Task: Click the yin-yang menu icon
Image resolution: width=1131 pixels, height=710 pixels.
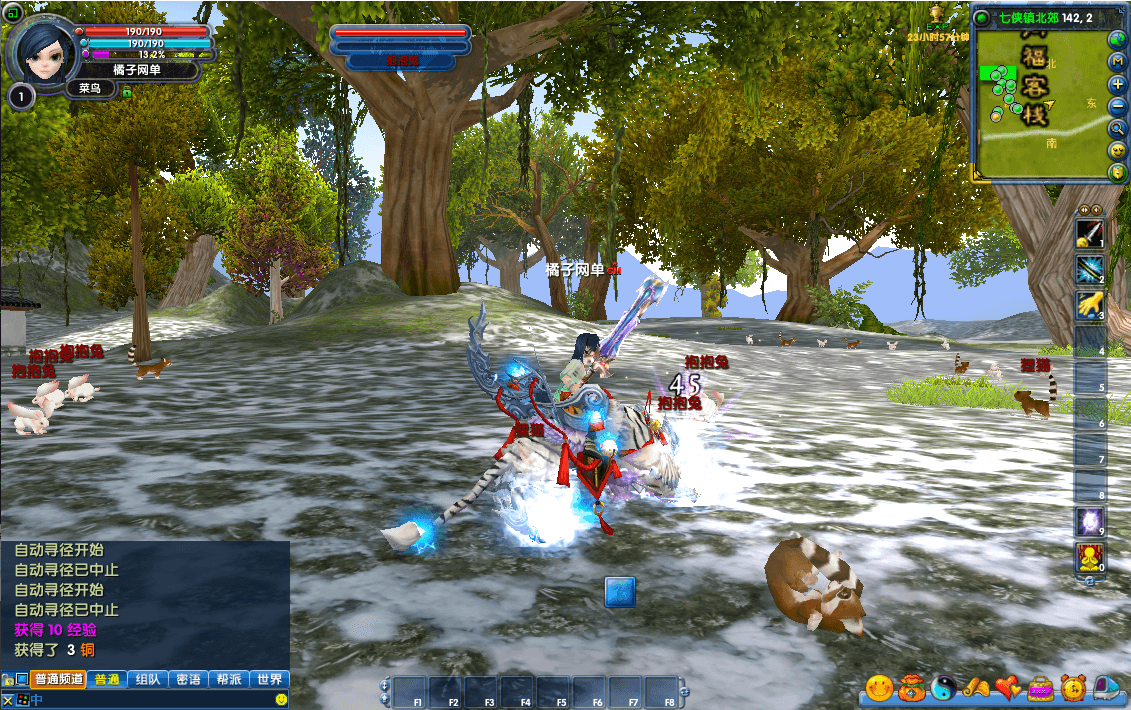Action: [943, 688]
